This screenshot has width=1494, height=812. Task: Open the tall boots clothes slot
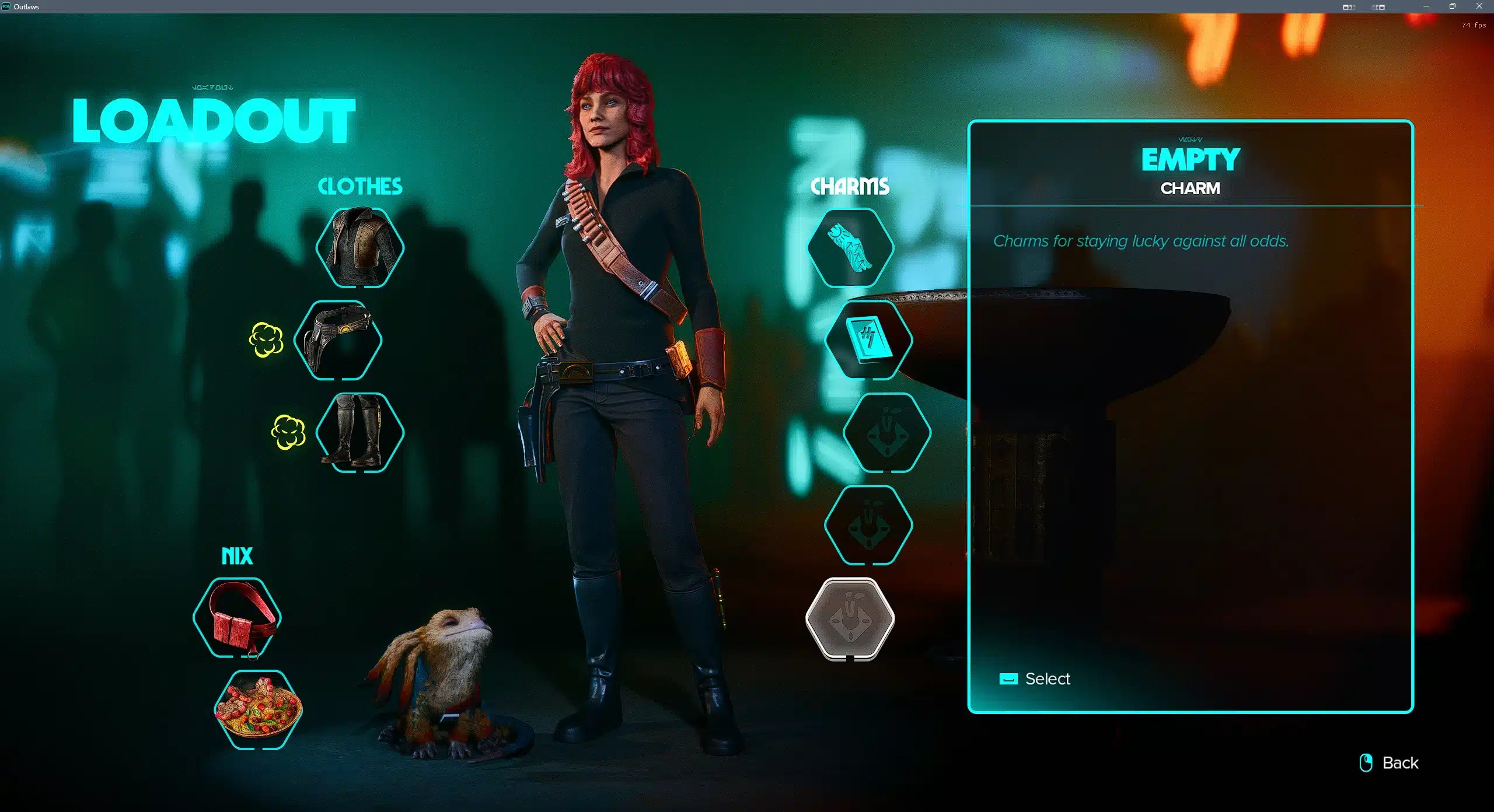[360, 432]
